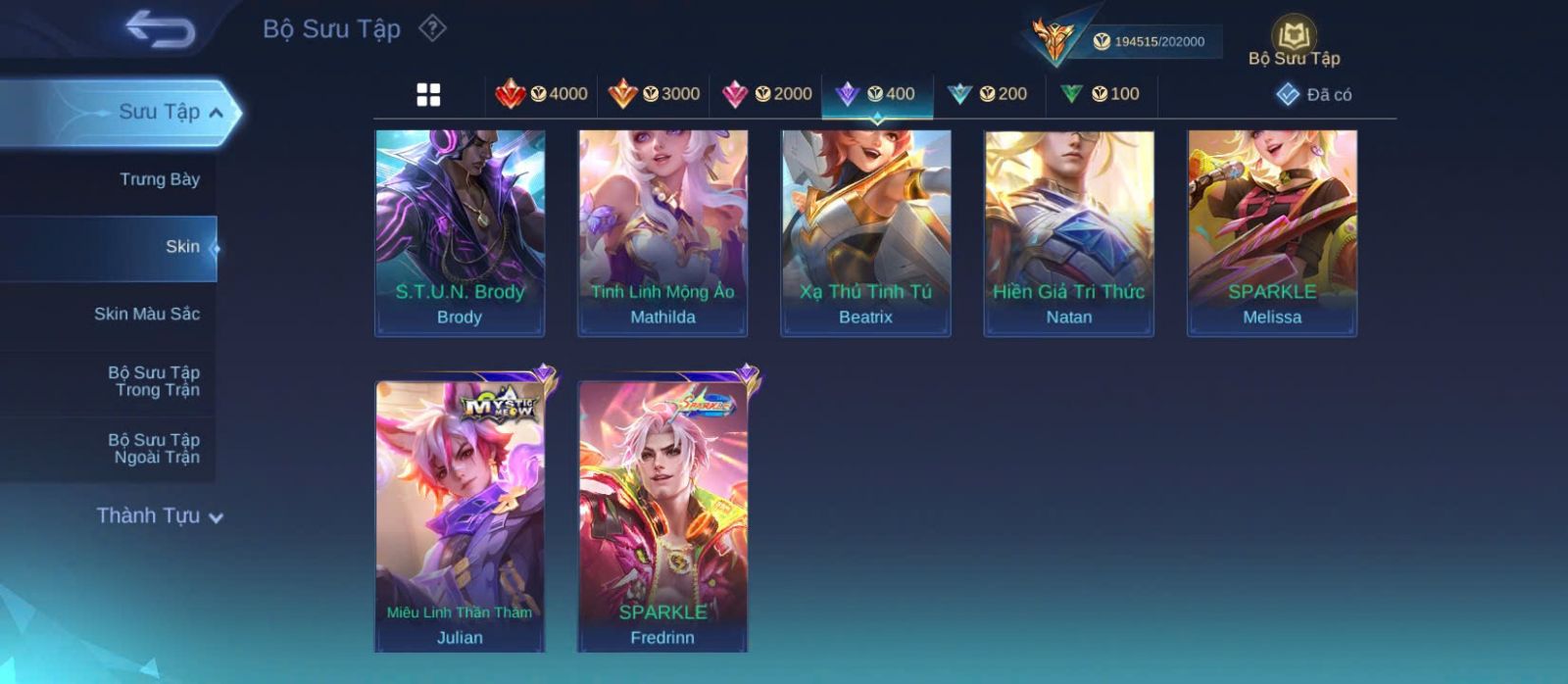Open Bộ Sưu Tập Ngoài Trận

click(154, 449)
